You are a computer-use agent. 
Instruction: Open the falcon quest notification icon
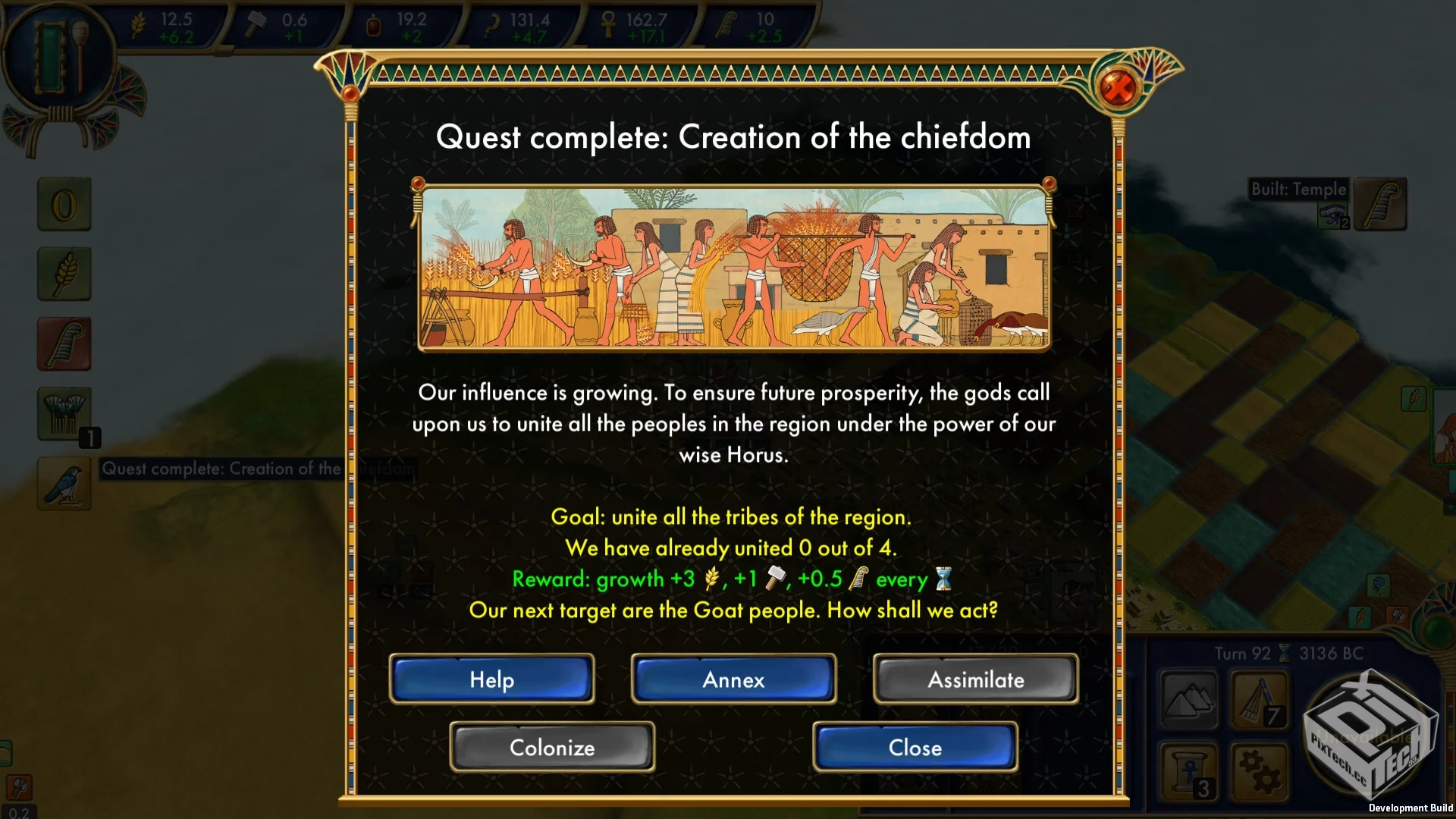[x=64, y=483]
